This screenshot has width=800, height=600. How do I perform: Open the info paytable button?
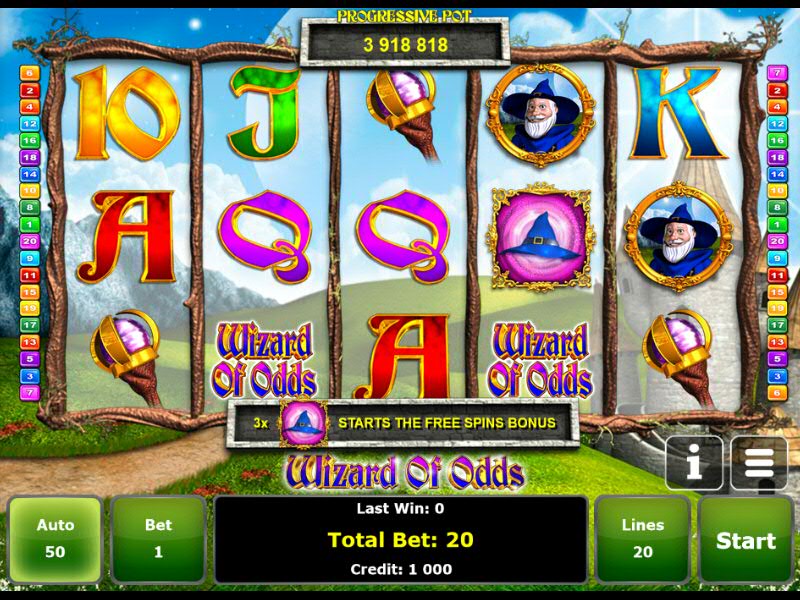click(x=694, y=463)
